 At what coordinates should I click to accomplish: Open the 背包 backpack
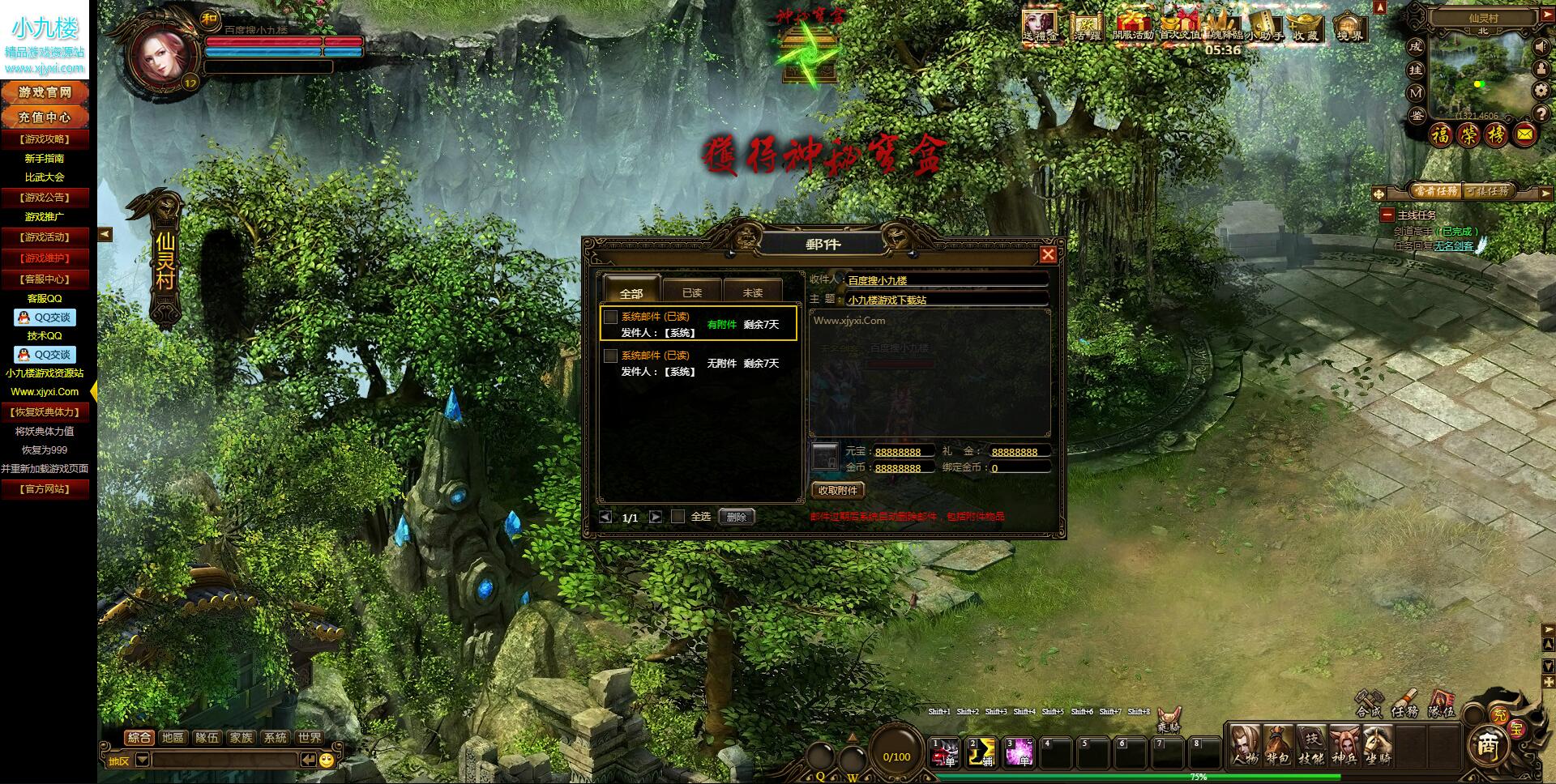click(x=1278, y=745)
